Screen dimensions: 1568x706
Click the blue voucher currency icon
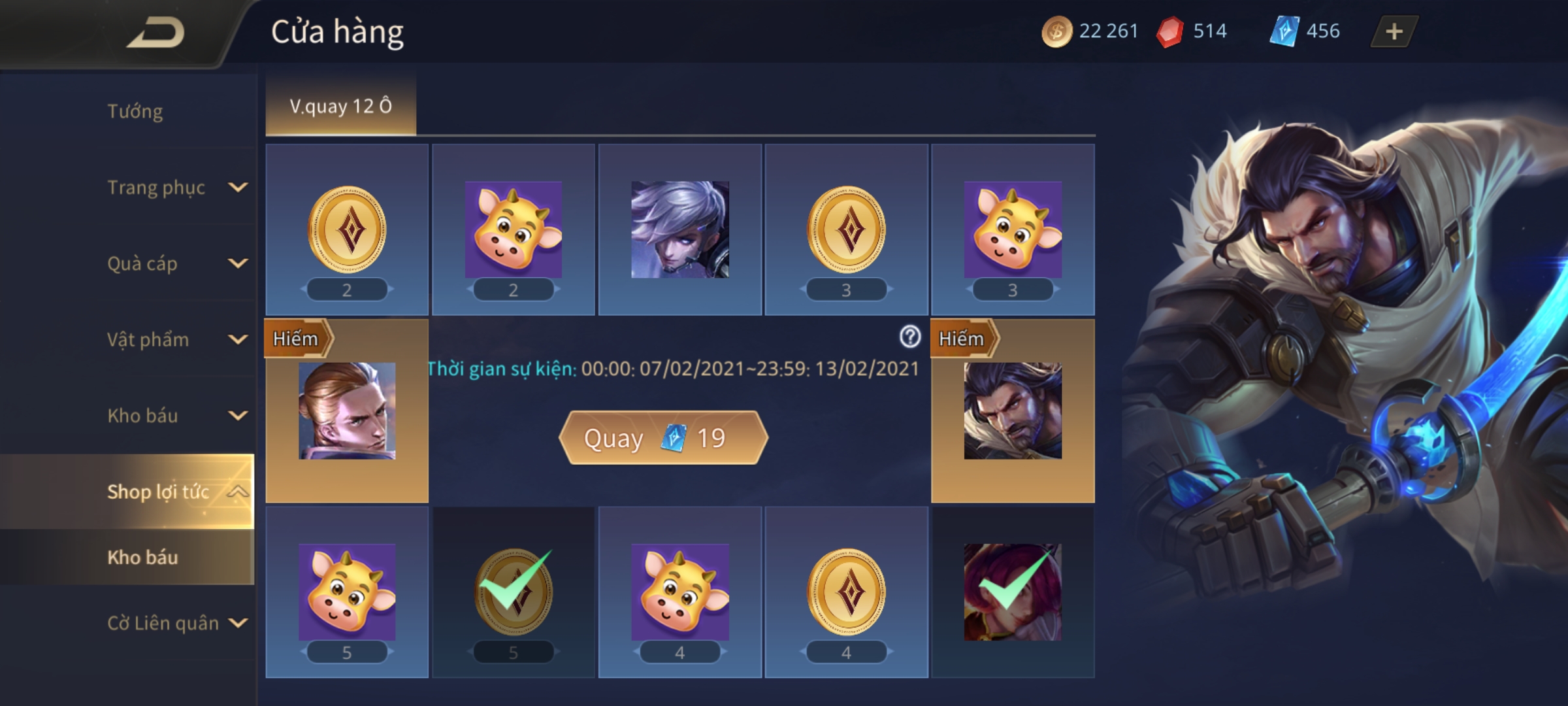[x=1284, y=31]
